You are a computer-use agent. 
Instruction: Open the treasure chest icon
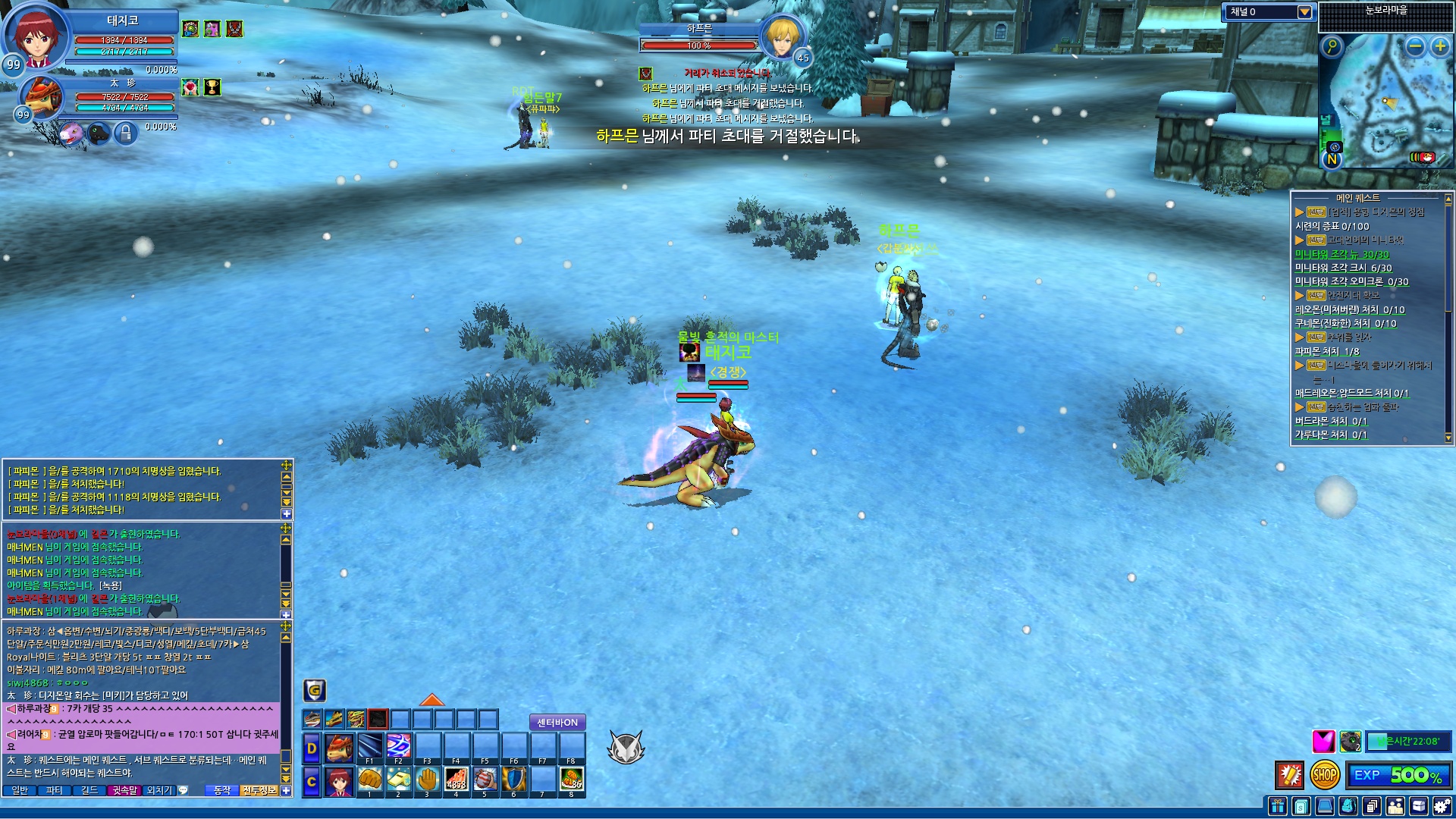coord(1419,806)
